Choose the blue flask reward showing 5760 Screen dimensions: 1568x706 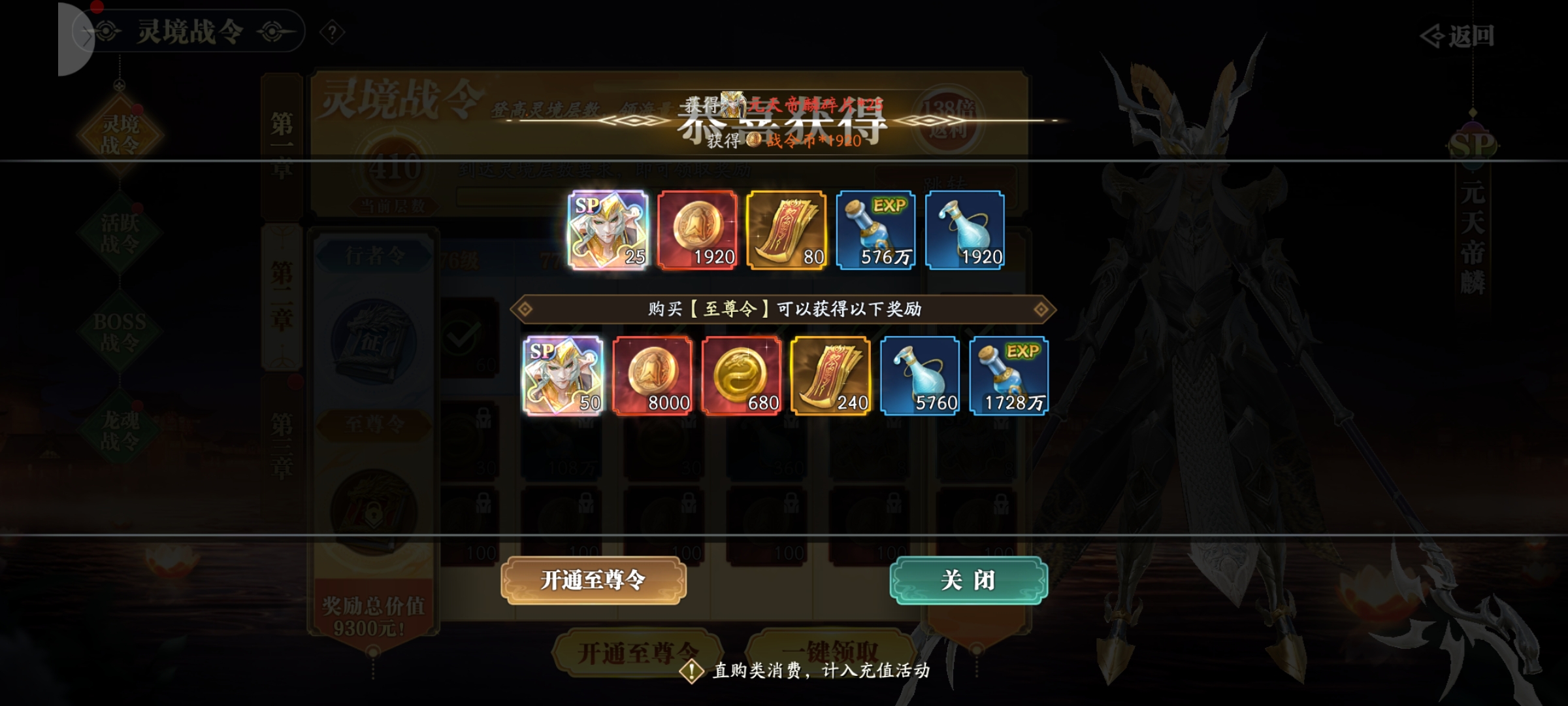coord(920,376)
